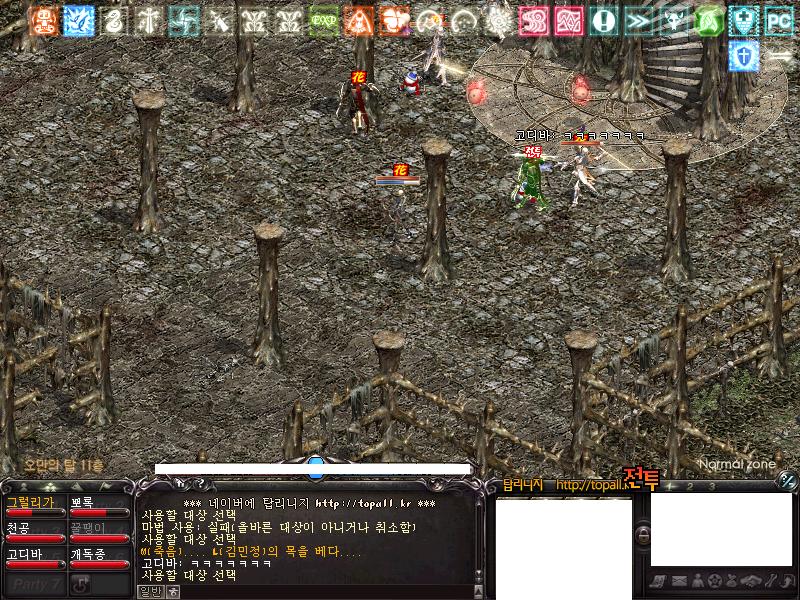Click the PC buff icon
The height and width of the screenshot is (600, 800).
[778, 20]
